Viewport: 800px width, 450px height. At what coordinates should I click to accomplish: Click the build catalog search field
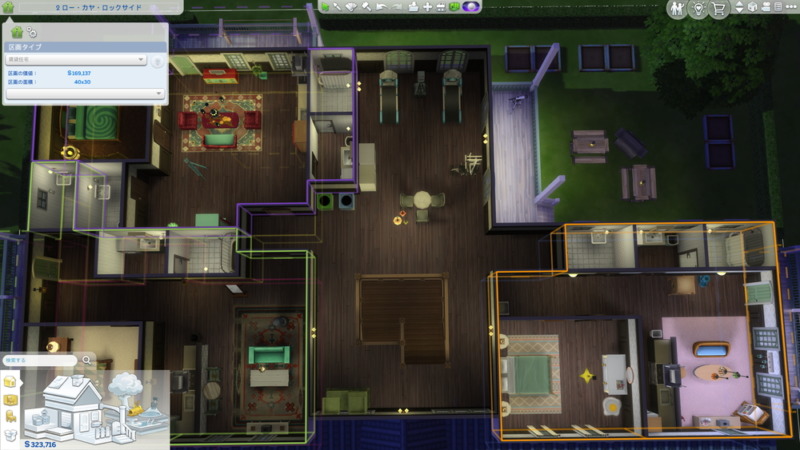point(38,360)
